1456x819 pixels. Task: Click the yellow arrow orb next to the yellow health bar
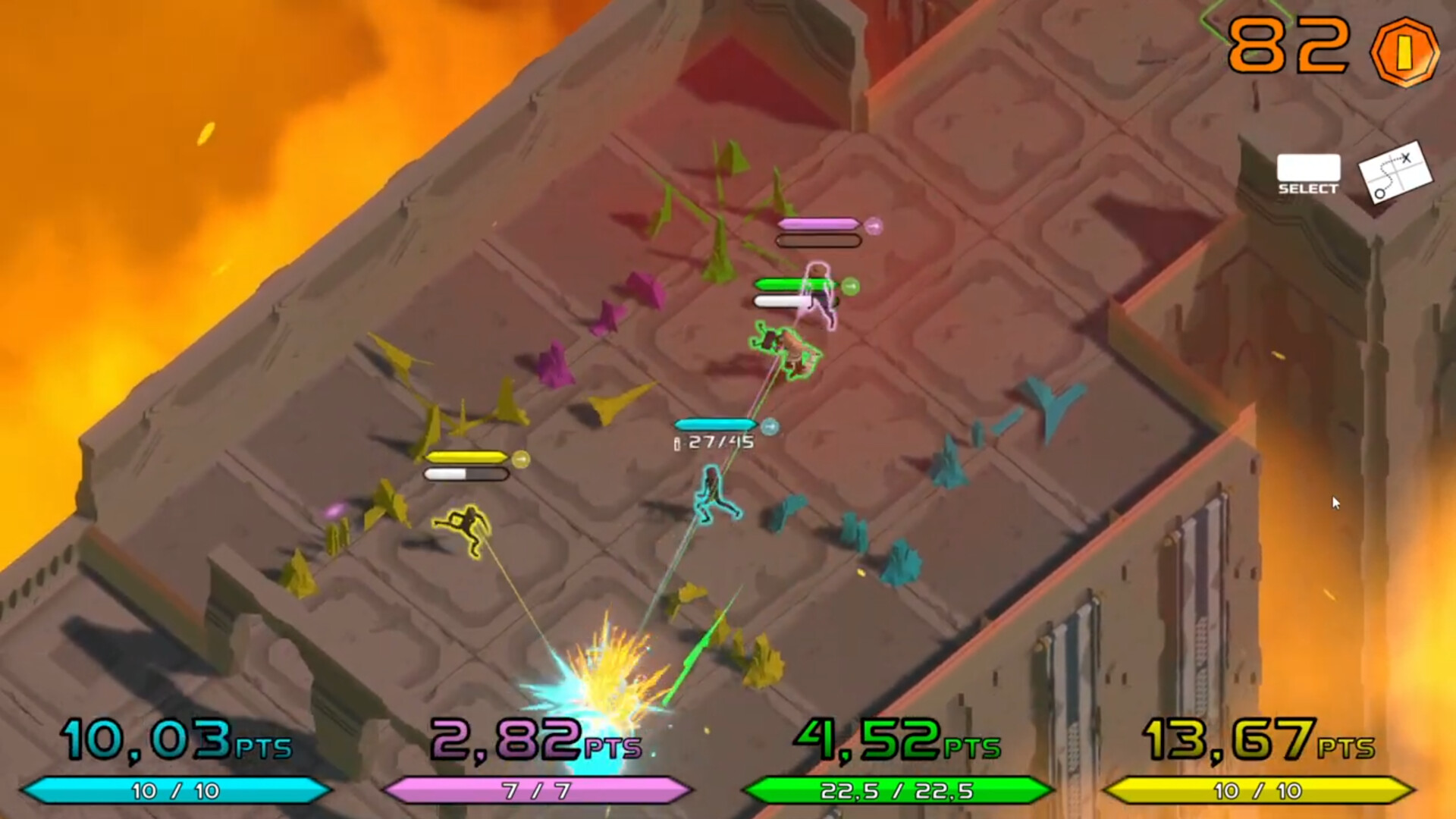[x=522, y=457]
